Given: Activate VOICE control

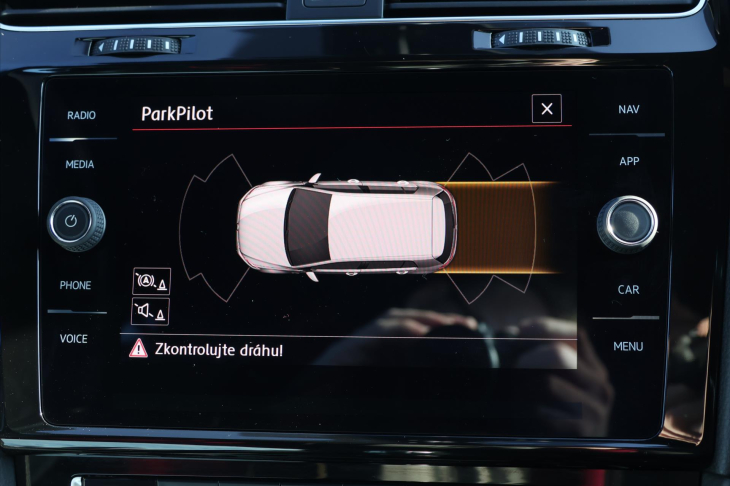Looking at the screenshot, I should [74, 339].
